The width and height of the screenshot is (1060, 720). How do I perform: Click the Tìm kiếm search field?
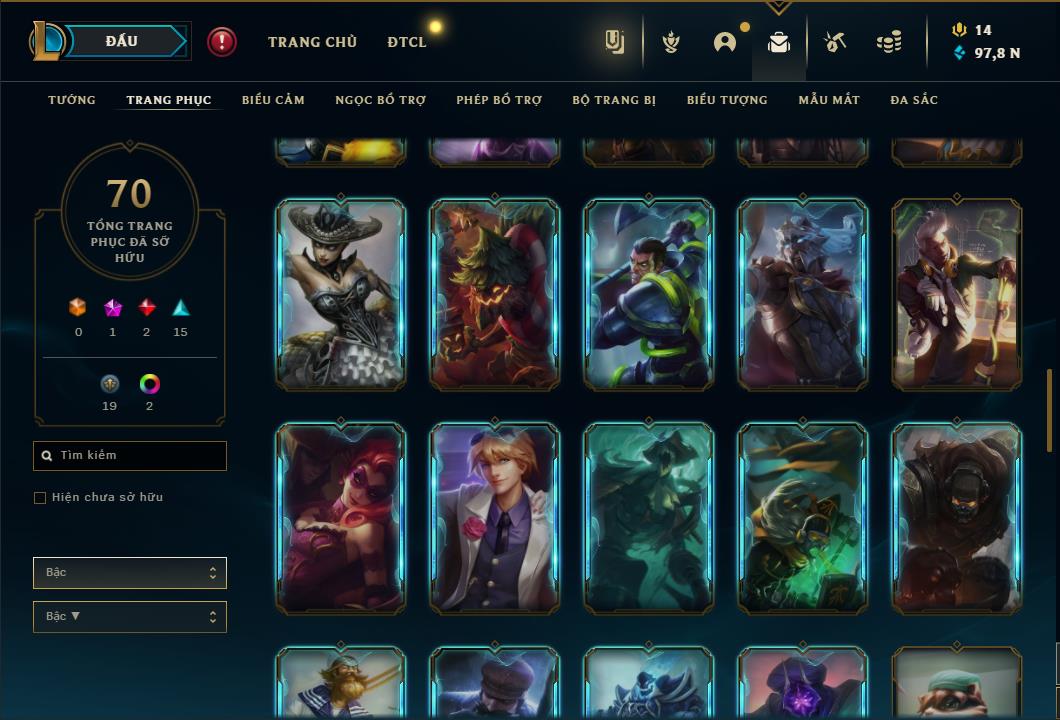(130, 456)
